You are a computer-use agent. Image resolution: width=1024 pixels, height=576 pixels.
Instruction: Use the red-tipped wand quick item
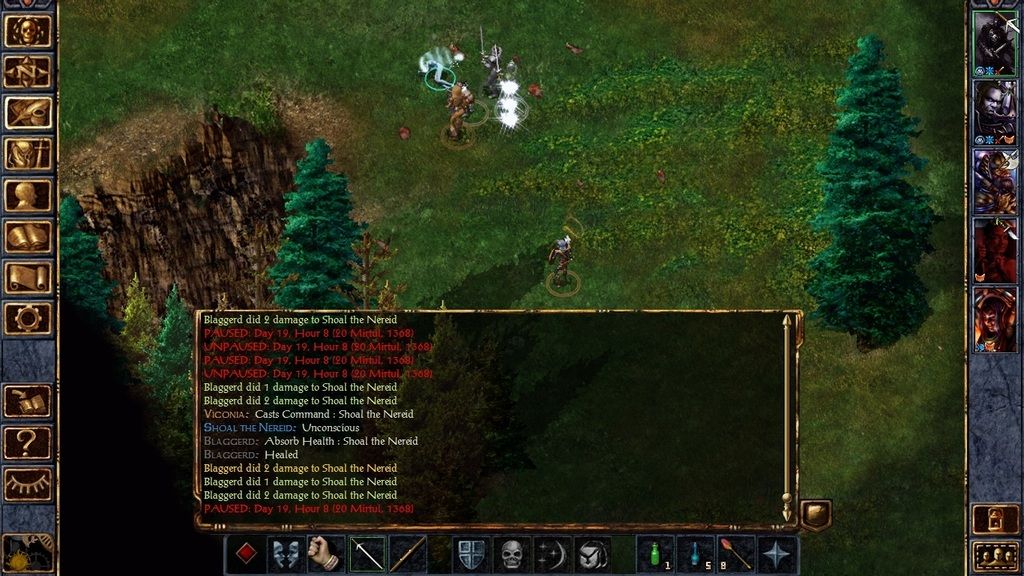pyautogui.click(x=736, y=554)
